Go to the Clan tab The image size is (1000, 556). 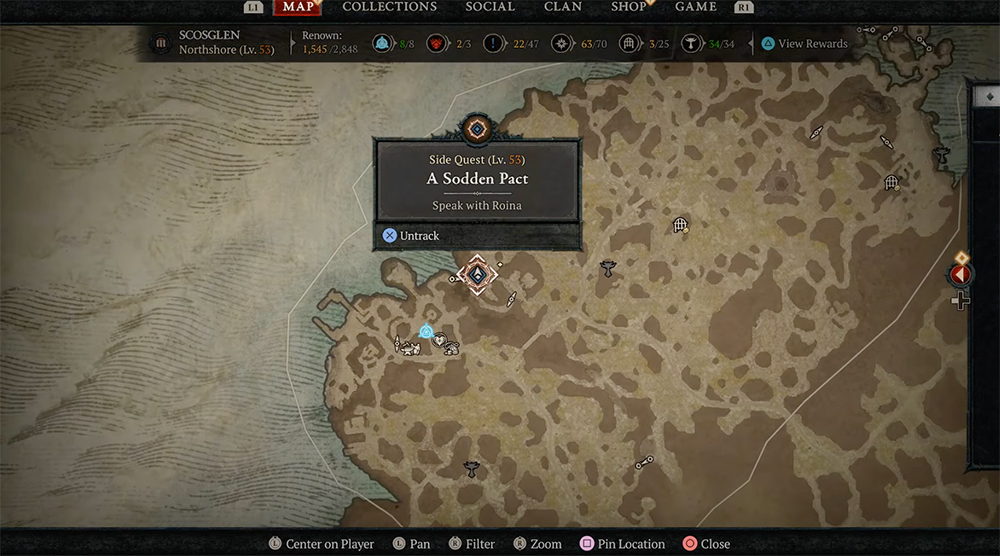point(563,7)
